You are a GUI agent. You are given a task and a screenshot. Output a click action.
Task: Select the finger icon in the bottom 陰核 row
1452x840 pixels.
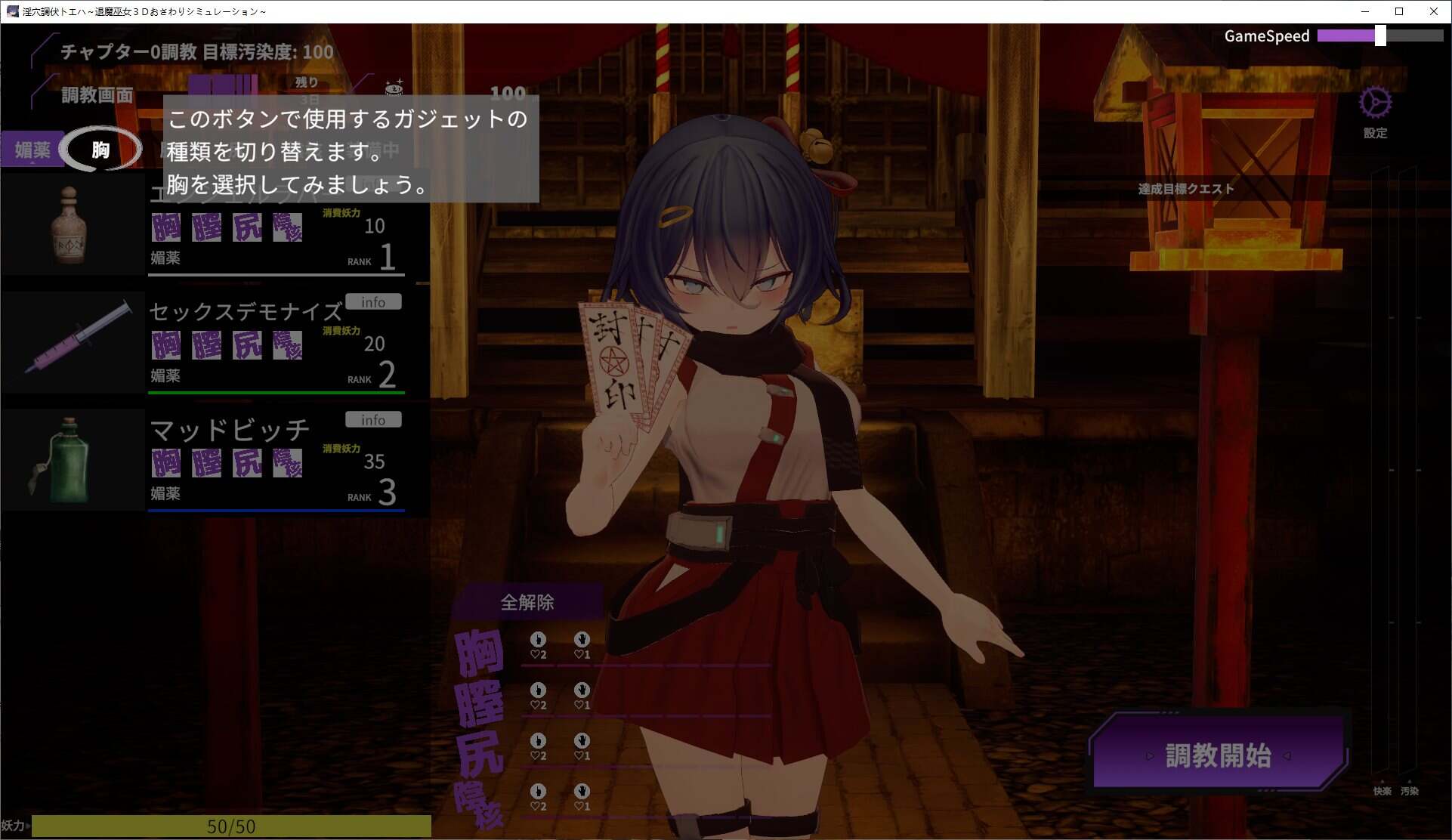pos(538,792)
